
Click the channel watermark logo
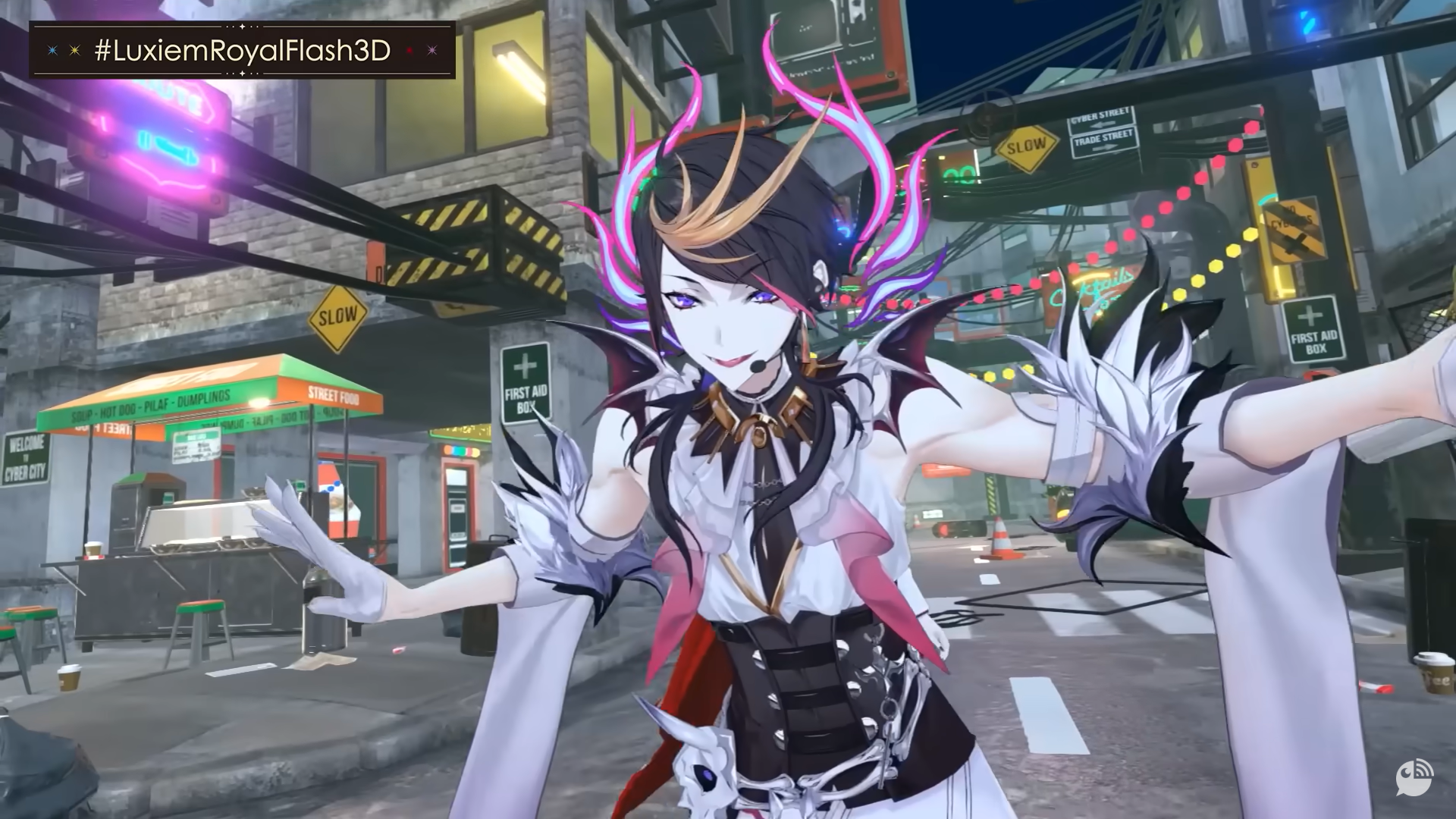click(1414, 778)
